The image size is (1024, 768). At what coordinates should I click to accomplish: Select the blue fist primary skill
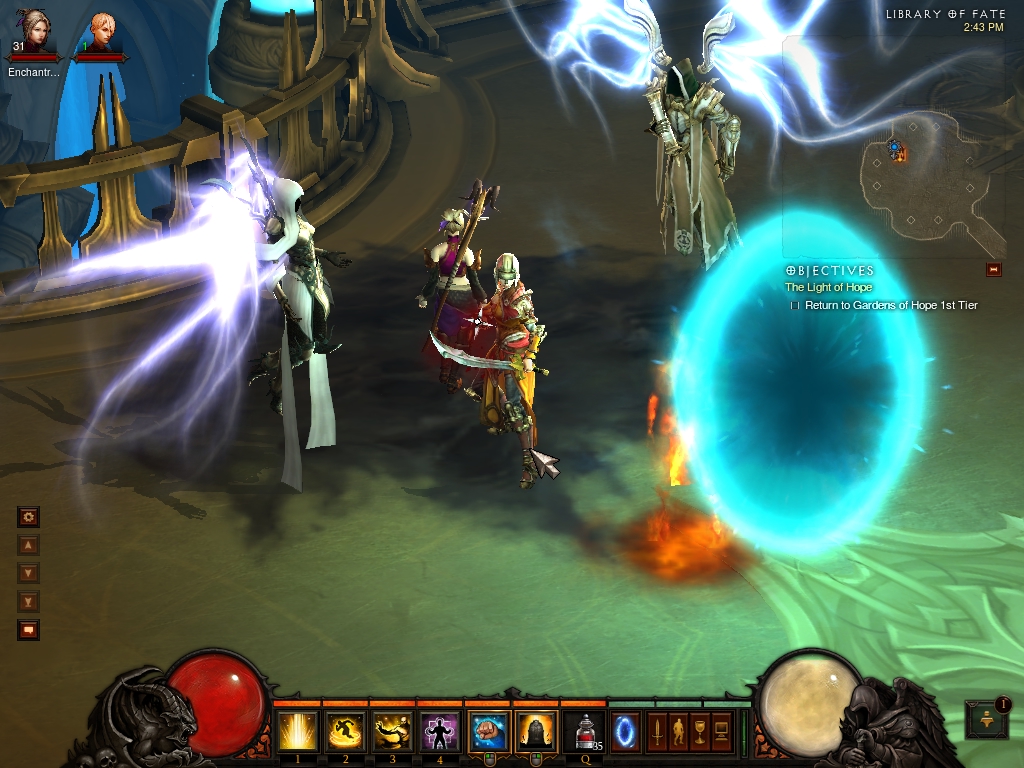pos(488,732)
